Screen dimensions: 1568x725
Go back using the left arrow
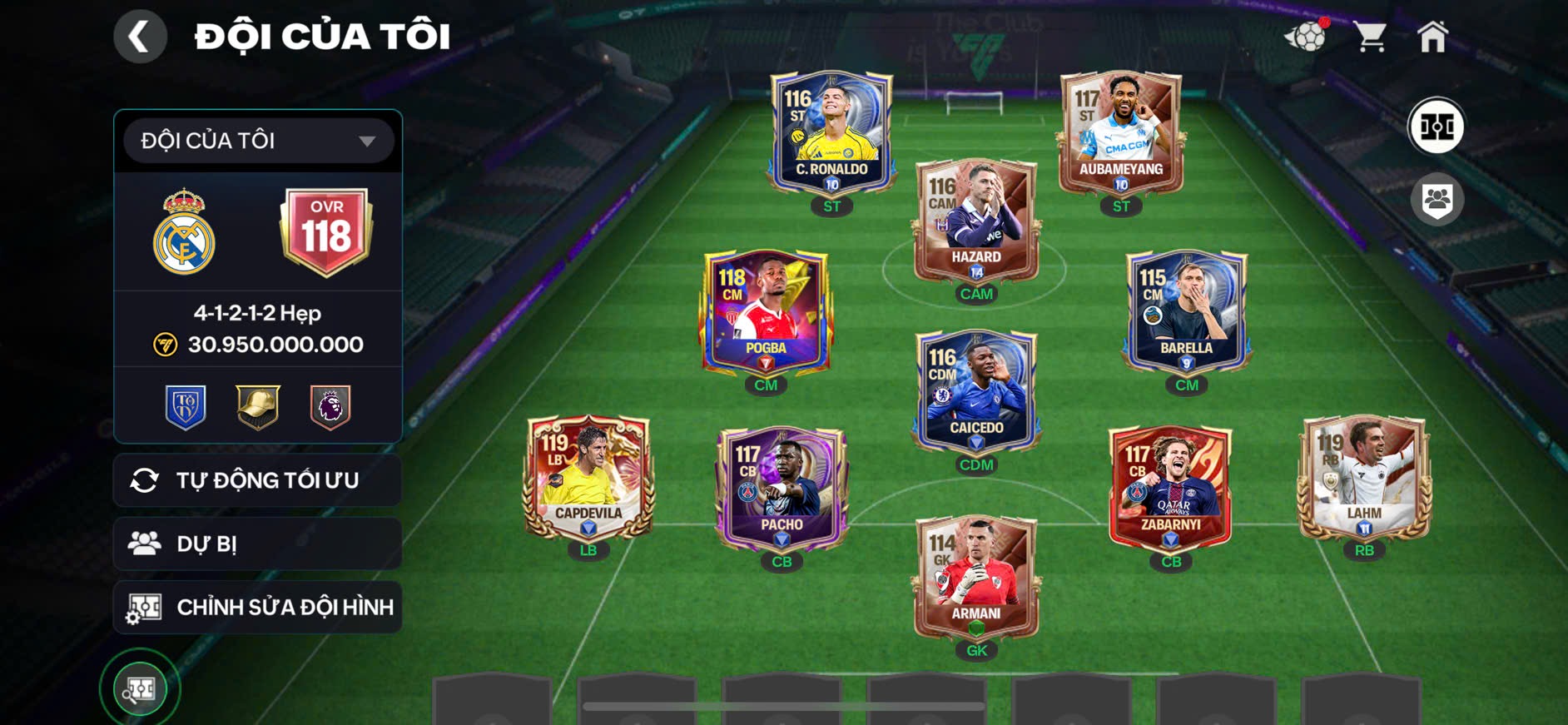pos(140,35)
